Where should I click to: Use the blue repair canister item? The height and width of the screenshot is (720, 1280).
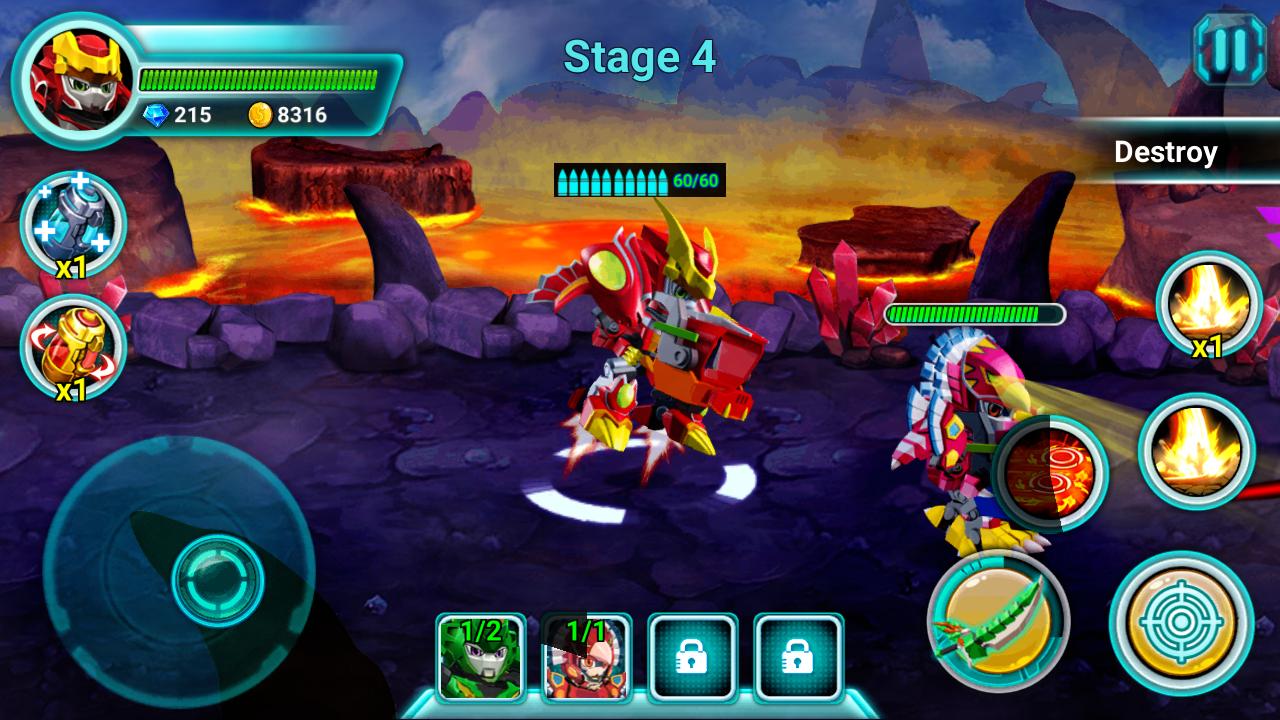pyautogui.click(x=73, y=223)
